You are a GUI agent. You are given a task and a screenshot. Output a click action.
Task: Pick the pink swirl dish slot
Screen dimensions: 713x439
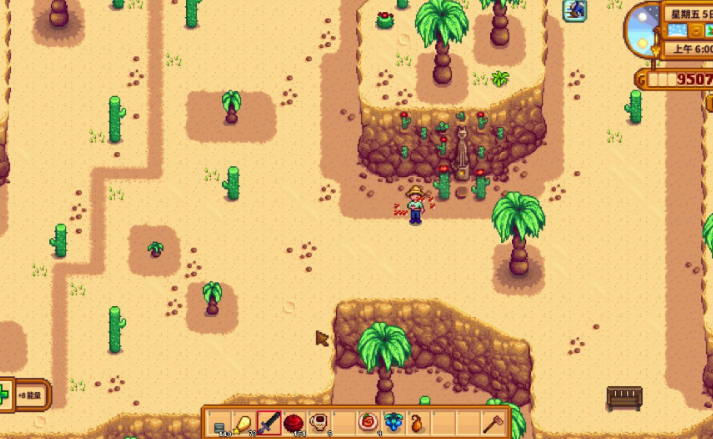(x=369, y=424)
